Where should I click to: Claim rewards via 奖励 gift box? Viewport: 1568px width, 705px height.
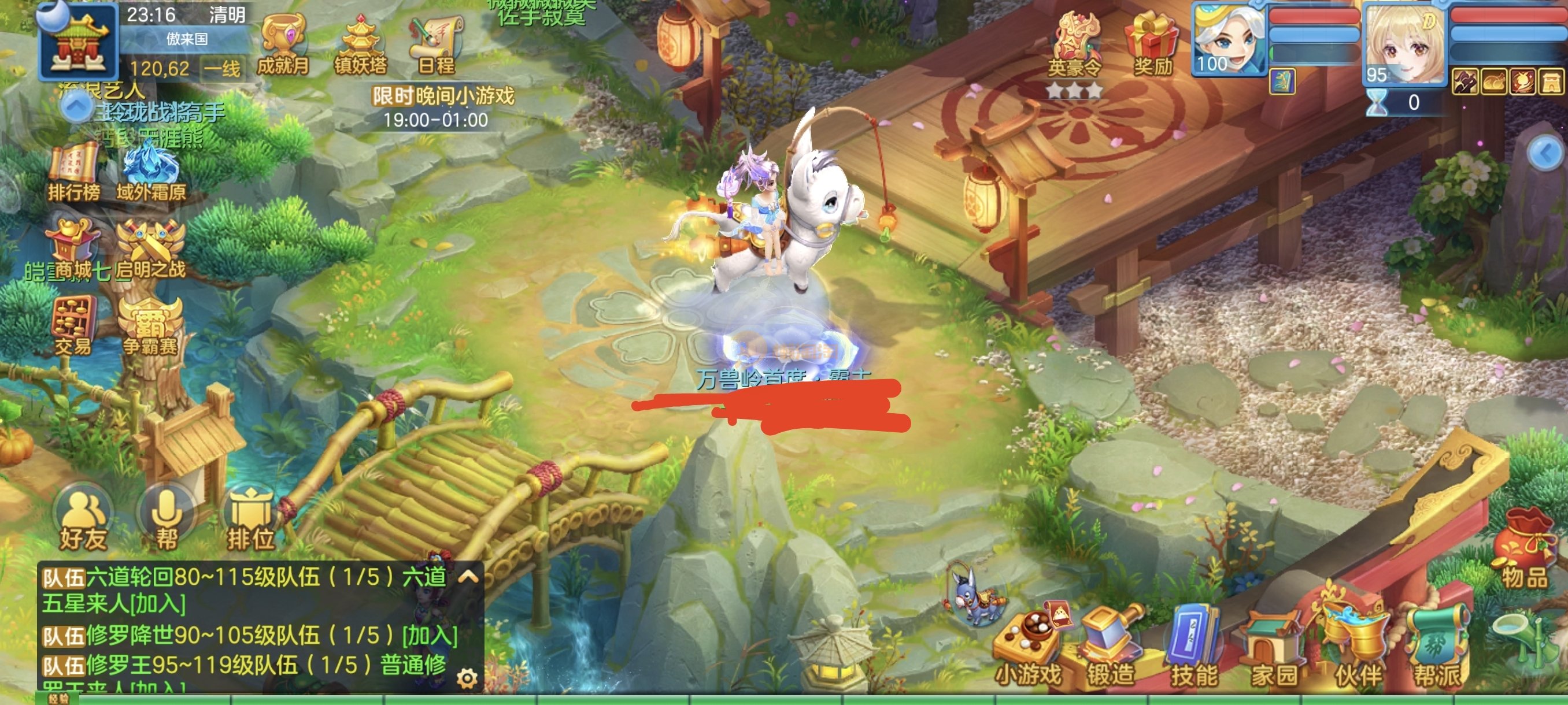click(1152, 44)
